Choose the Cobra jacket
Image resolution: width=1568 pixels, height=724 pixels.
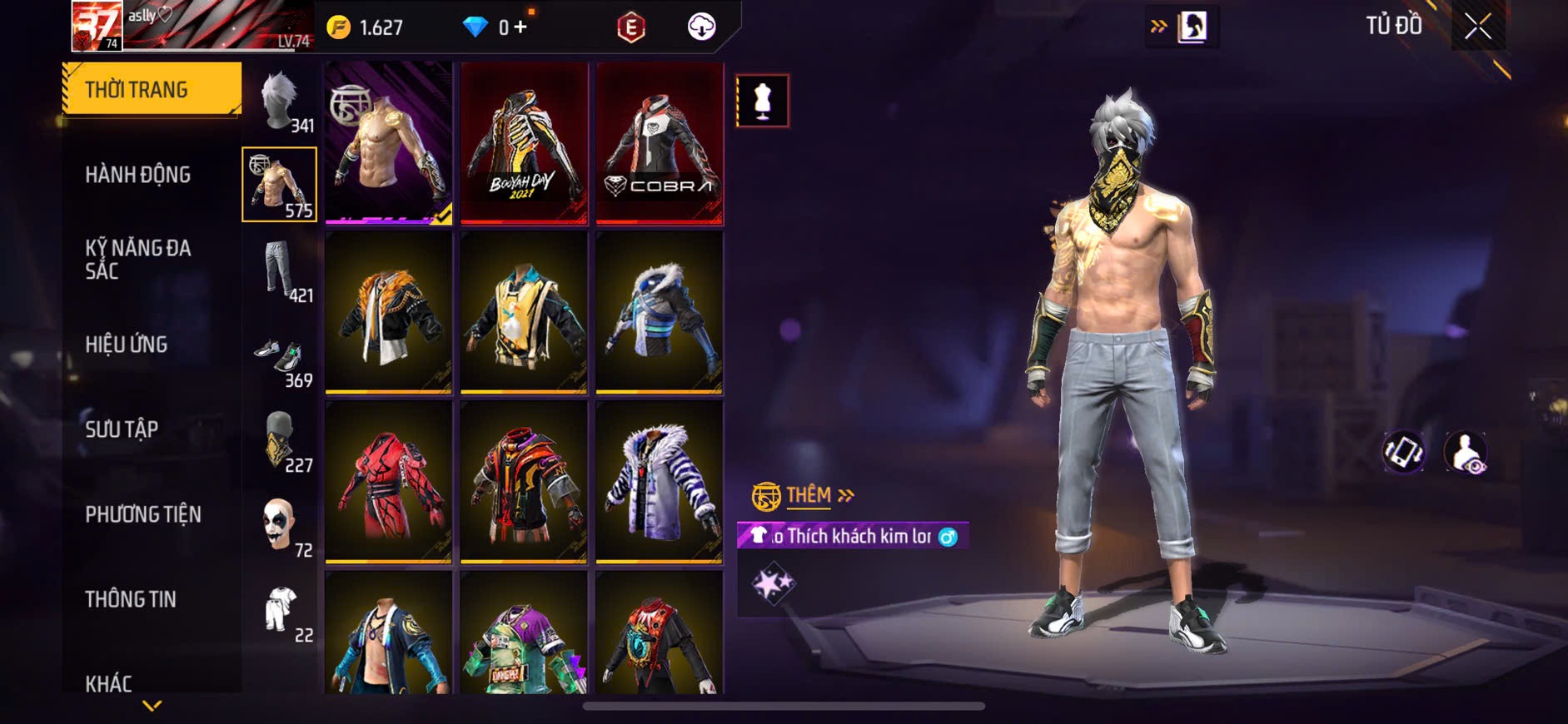click(x=660, y=143)
